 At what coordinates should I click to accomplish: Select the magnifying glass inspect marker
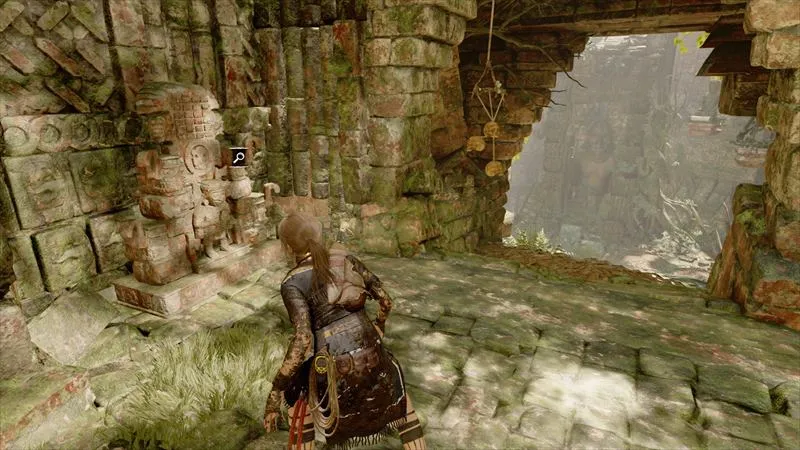(239, 156)
